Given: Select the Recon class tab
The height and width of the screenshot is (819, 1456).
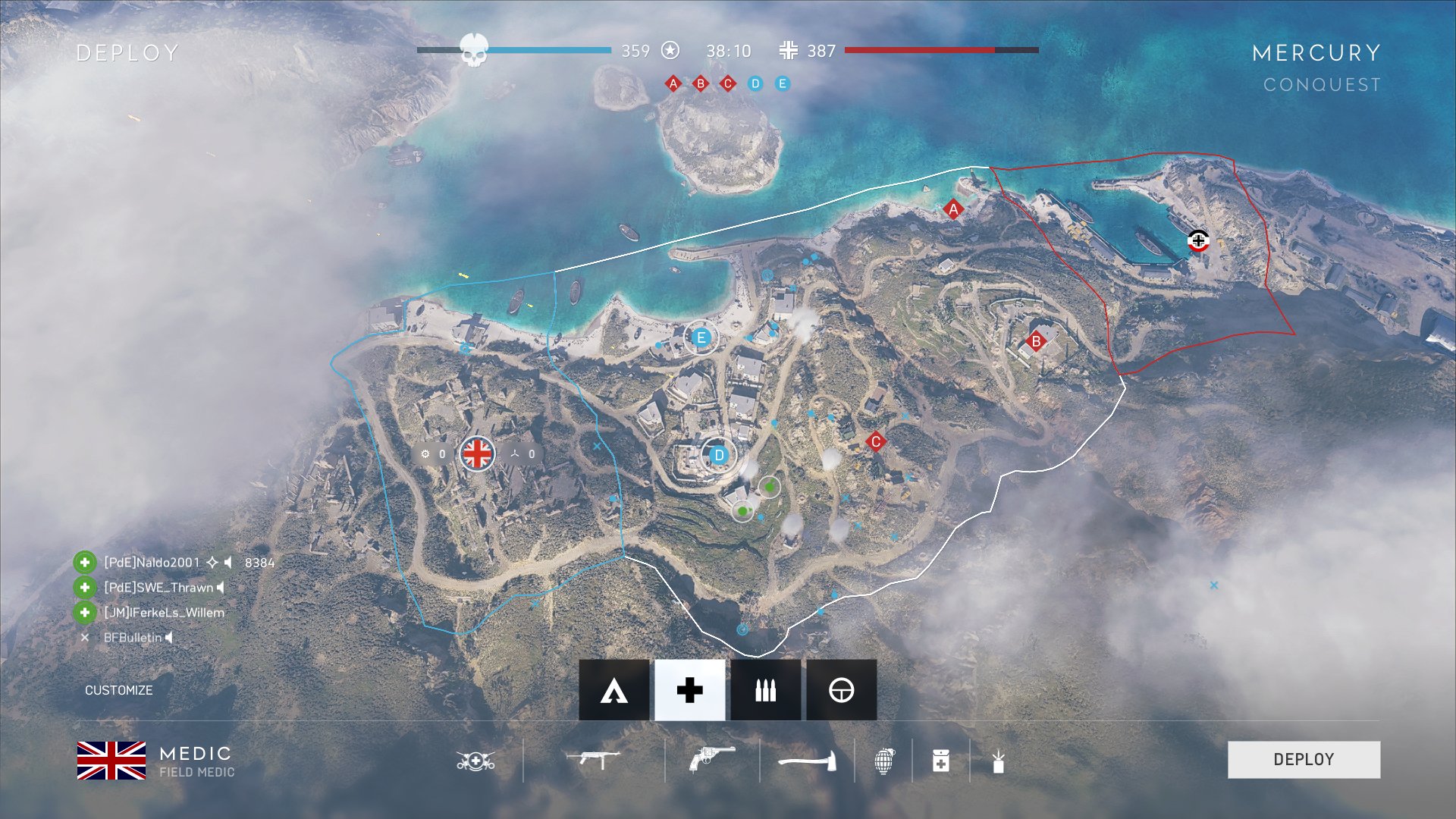Looking at the screenshot, I should [841, 690].
